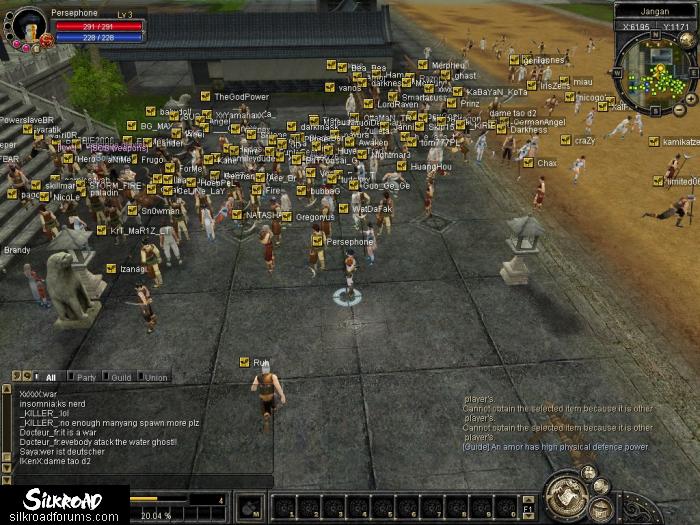Click the F1 hotbar page switcher

coord(529,507)
